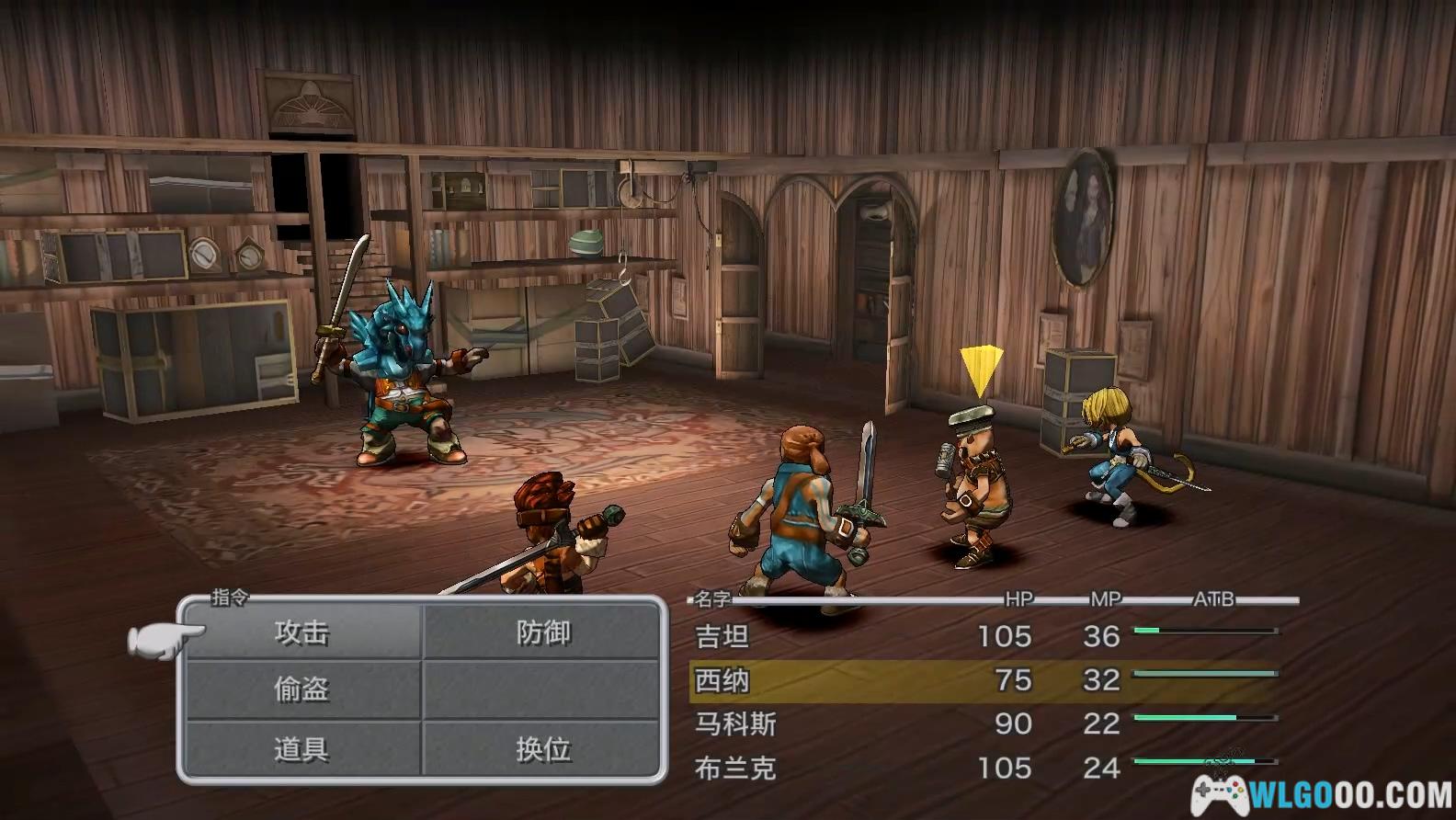The width and height of the screenshot is (1456, 820).
Task: Select highlighted party member 西纳 row
Action: pos(984,680)
